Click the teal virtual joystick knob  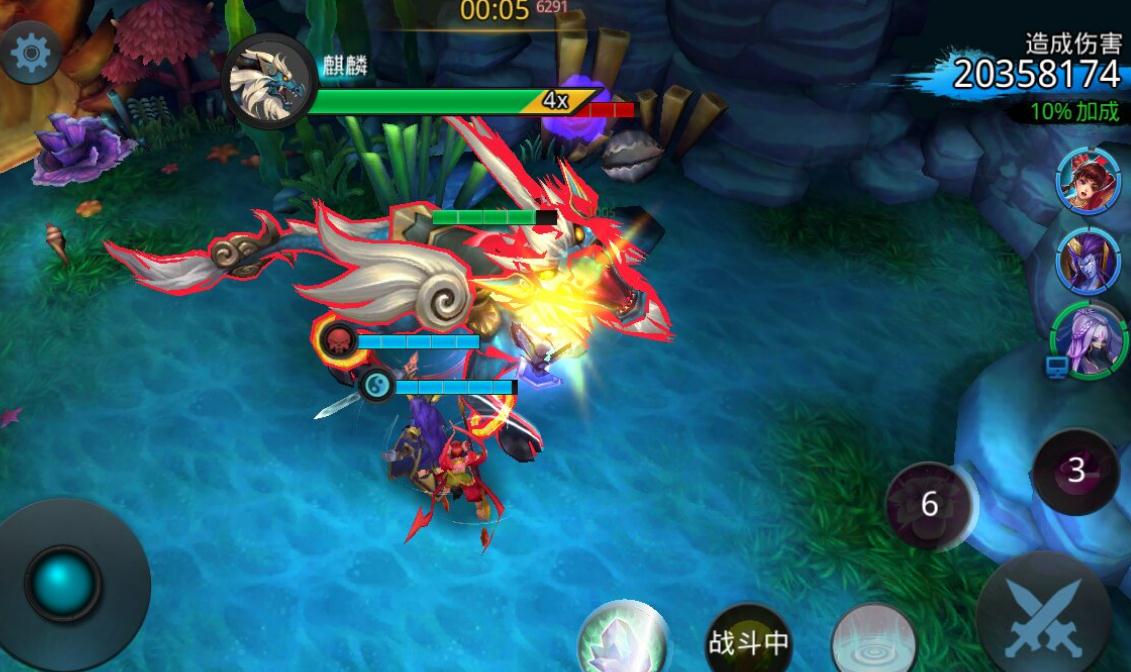click(x=63, y=584)
